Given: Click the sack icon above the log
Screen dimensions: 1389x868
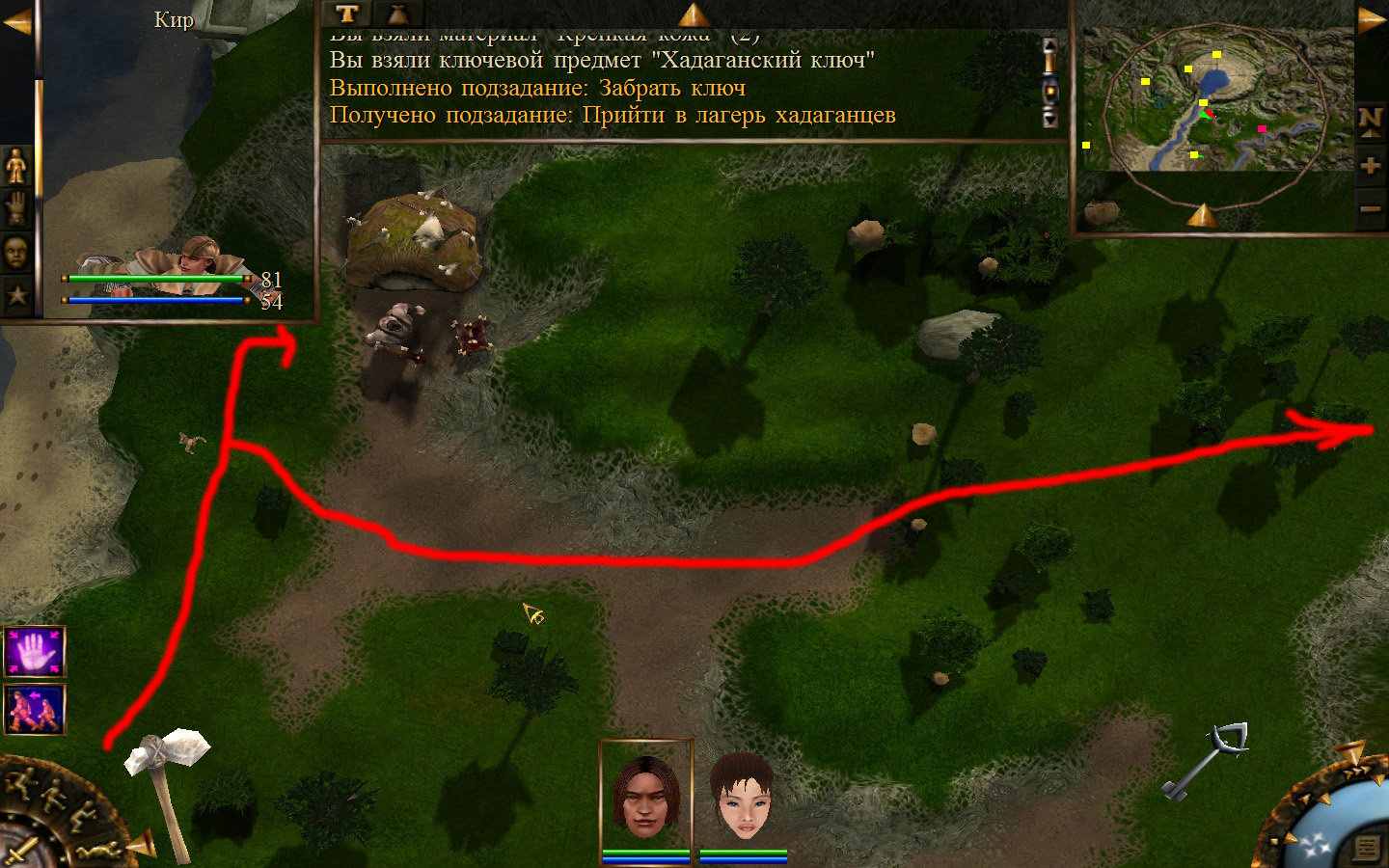Looking at the screenshot, I should pyautogui.click(x=396, y=14).
